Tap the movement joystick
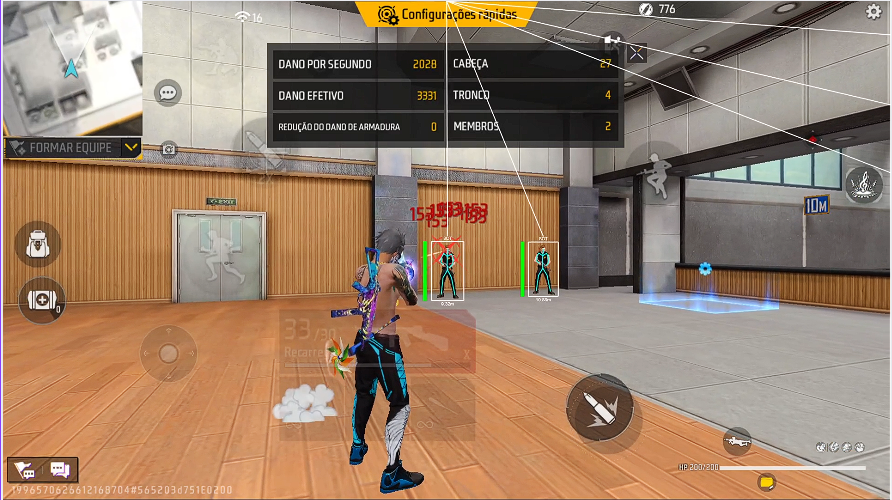Screen dimensions: 892x500 coord(168,352)
